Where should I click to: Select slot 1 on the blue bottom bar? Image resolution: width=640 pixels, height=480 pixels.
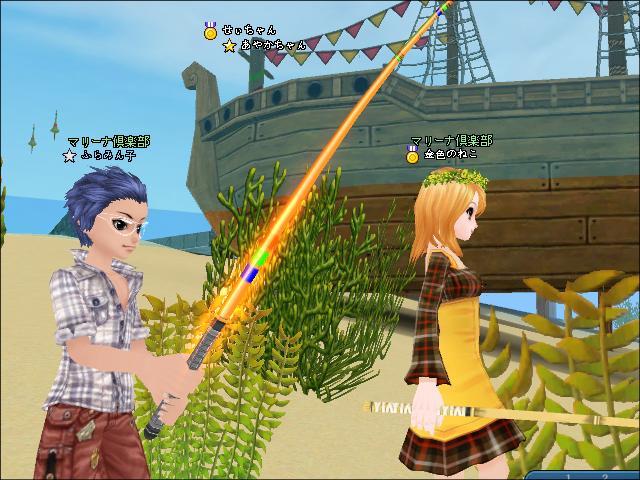click(x=568, y=475)
